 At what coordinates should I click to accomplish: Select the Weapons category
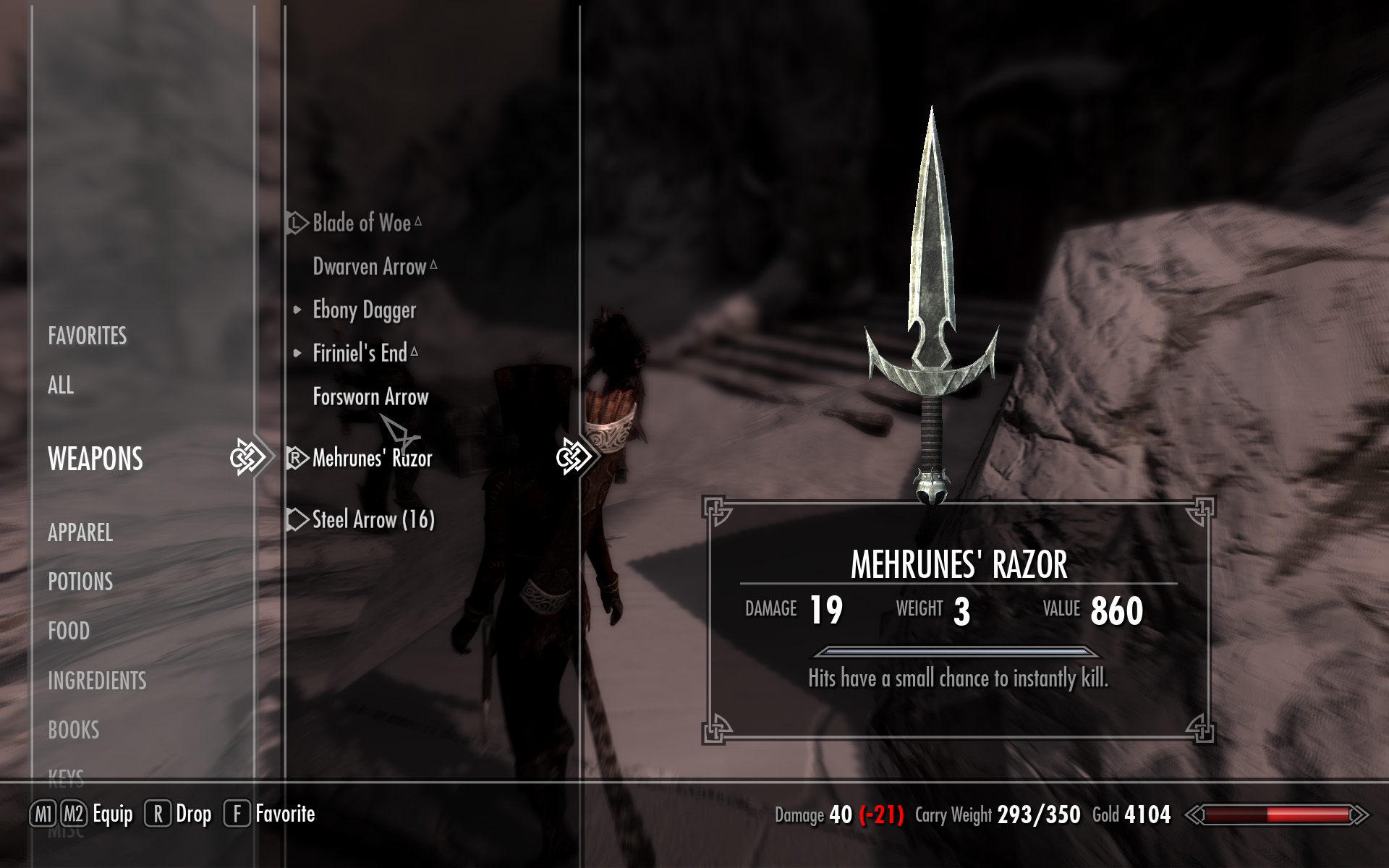point(95,459)
